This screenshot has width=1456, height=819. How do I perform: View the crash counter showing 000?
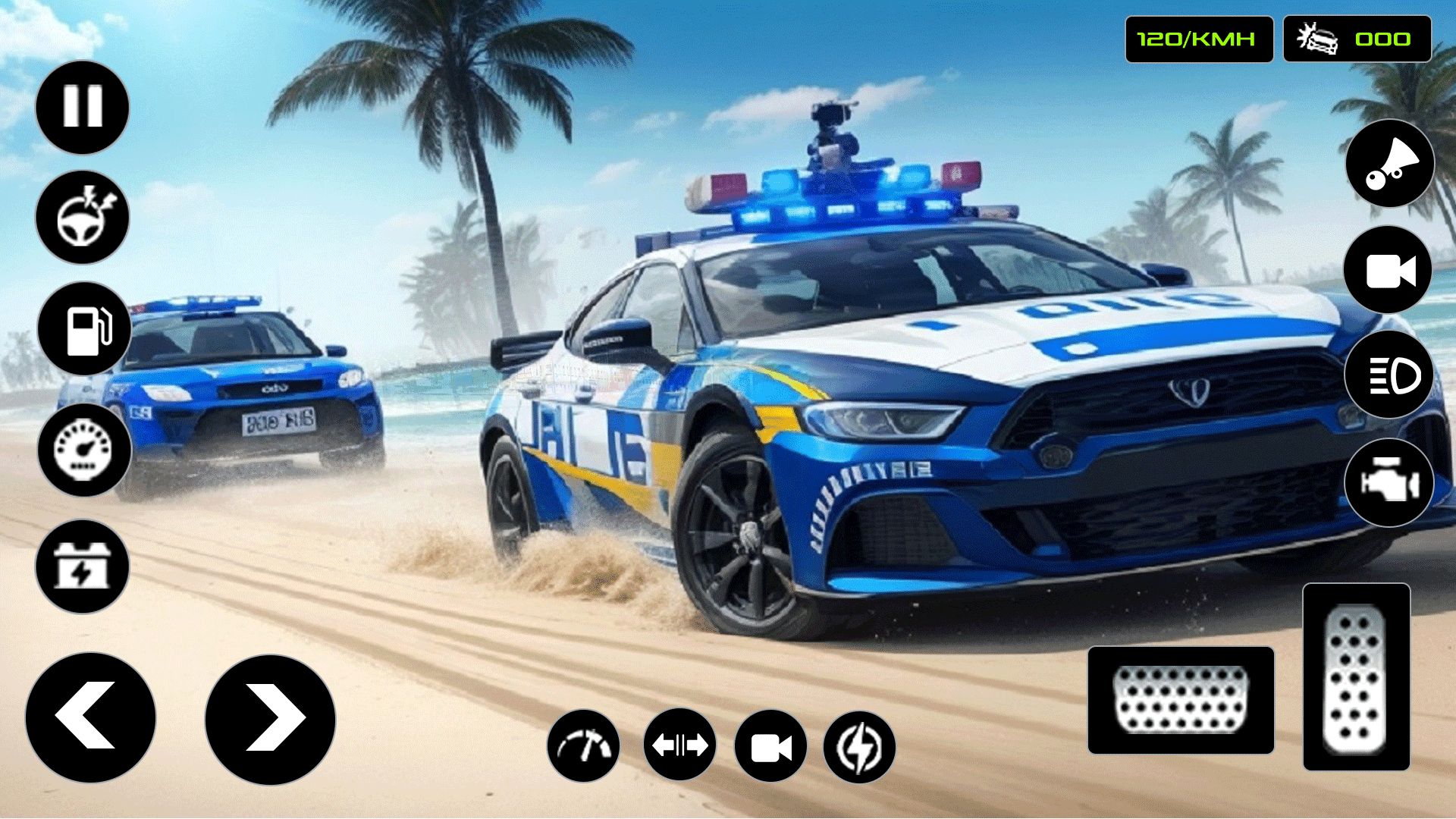(1357, 39)
